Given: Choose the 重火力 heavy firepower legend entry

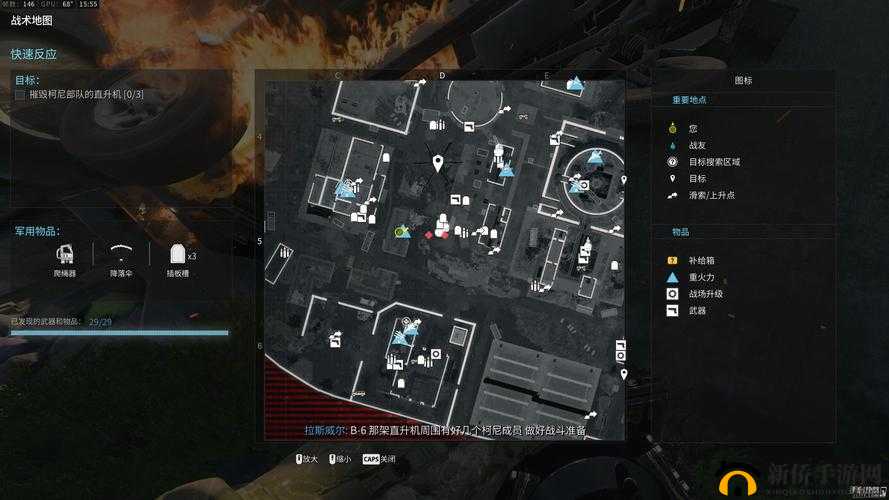Looking at the screenshot, I should (x=700, y=277).
